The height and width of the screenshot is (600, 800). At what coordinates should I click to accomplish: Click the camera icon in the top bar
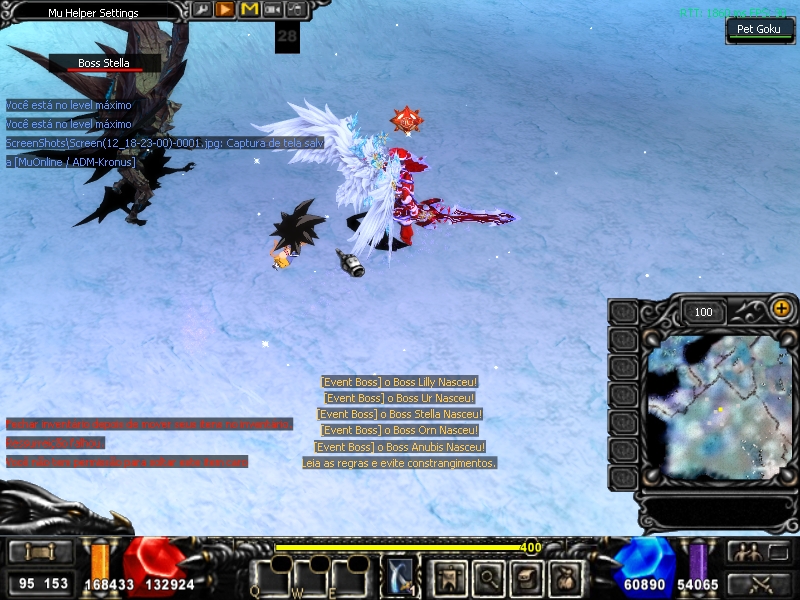[x=271, y=10]
